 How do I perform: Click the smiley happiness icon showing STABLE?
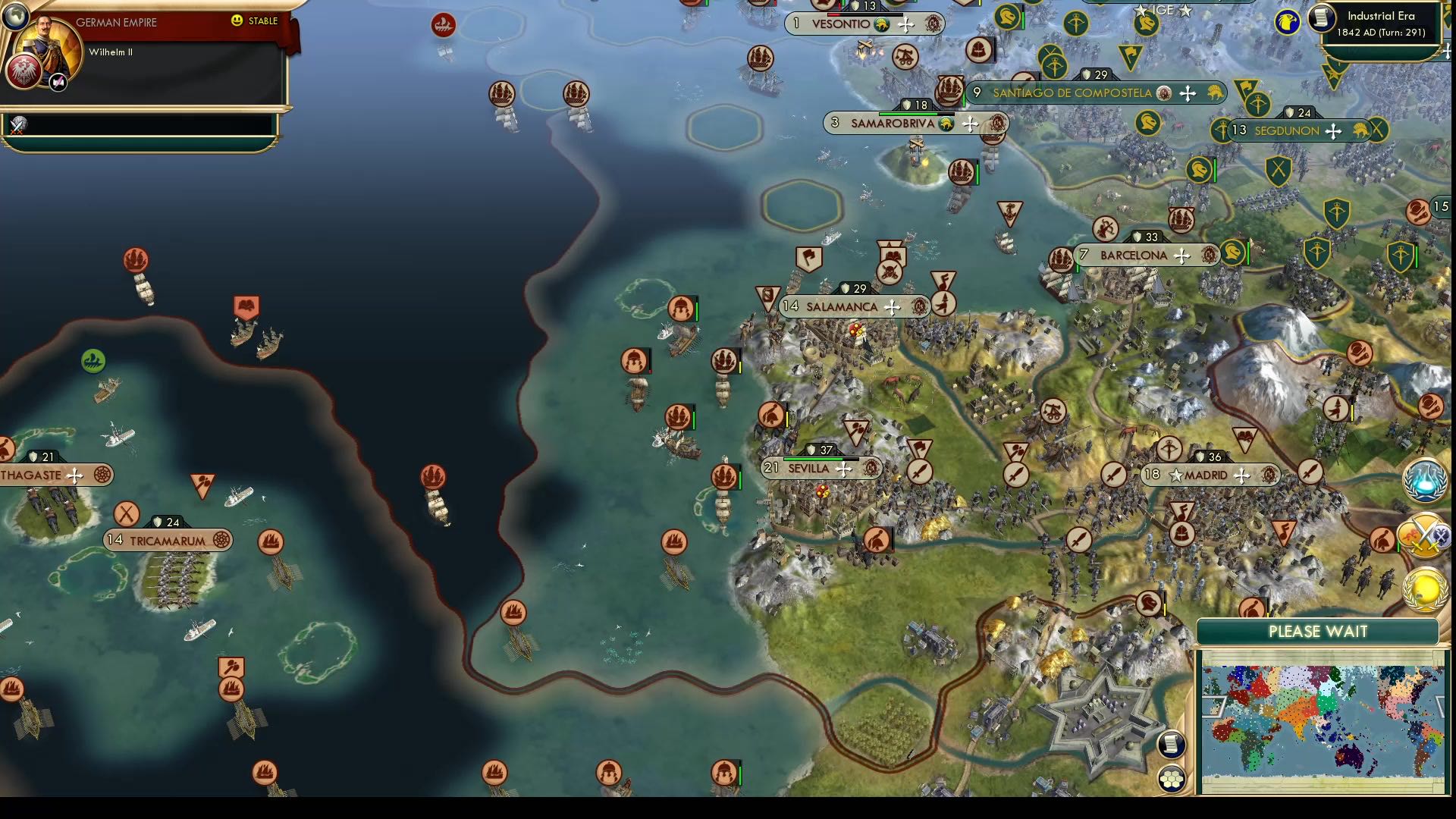(x=238, y=21)
